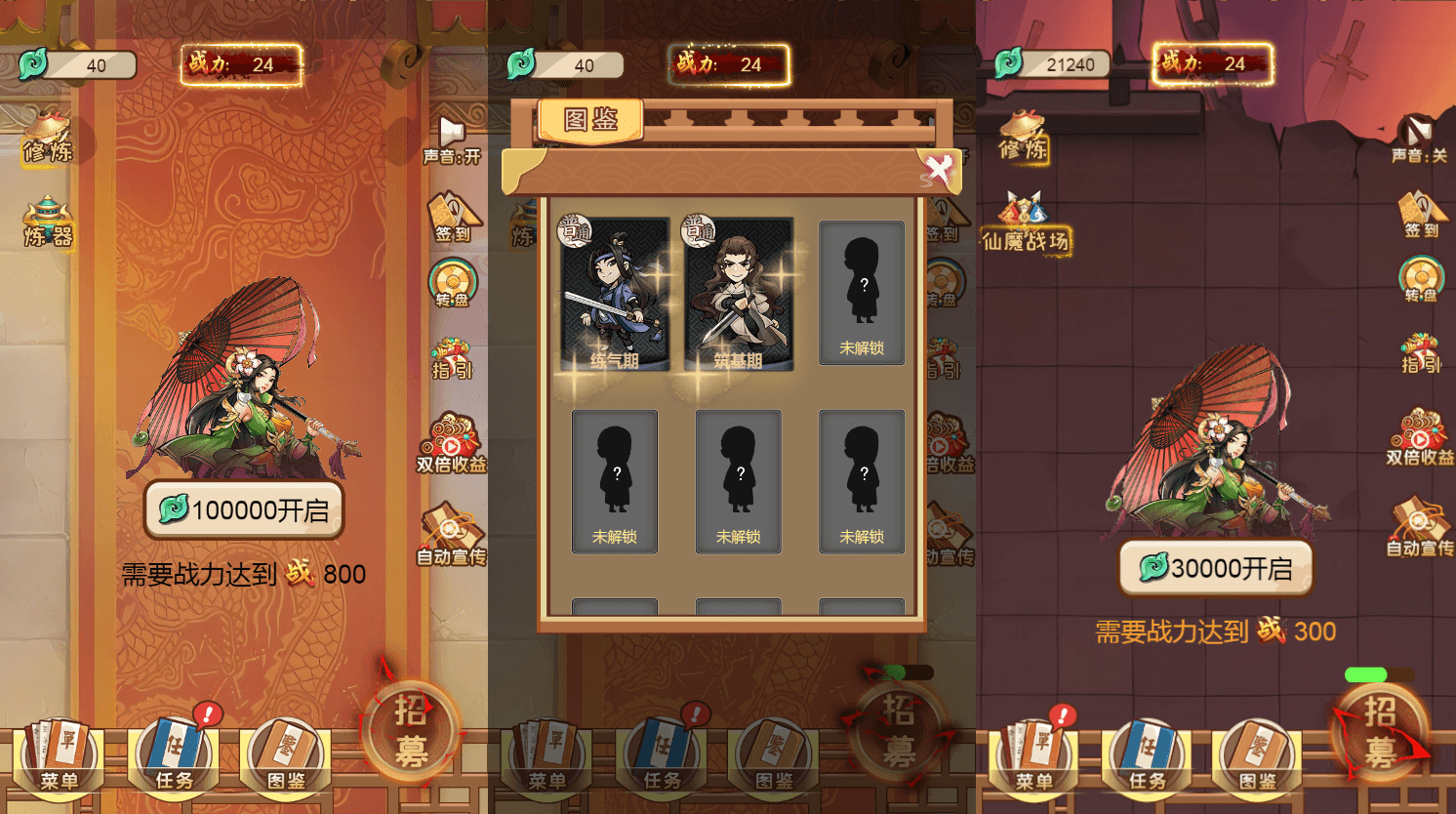Viewport: 1456px width, 814px height.
Task: Click the 30000开启 unlock button
Action: point(1215,567)
